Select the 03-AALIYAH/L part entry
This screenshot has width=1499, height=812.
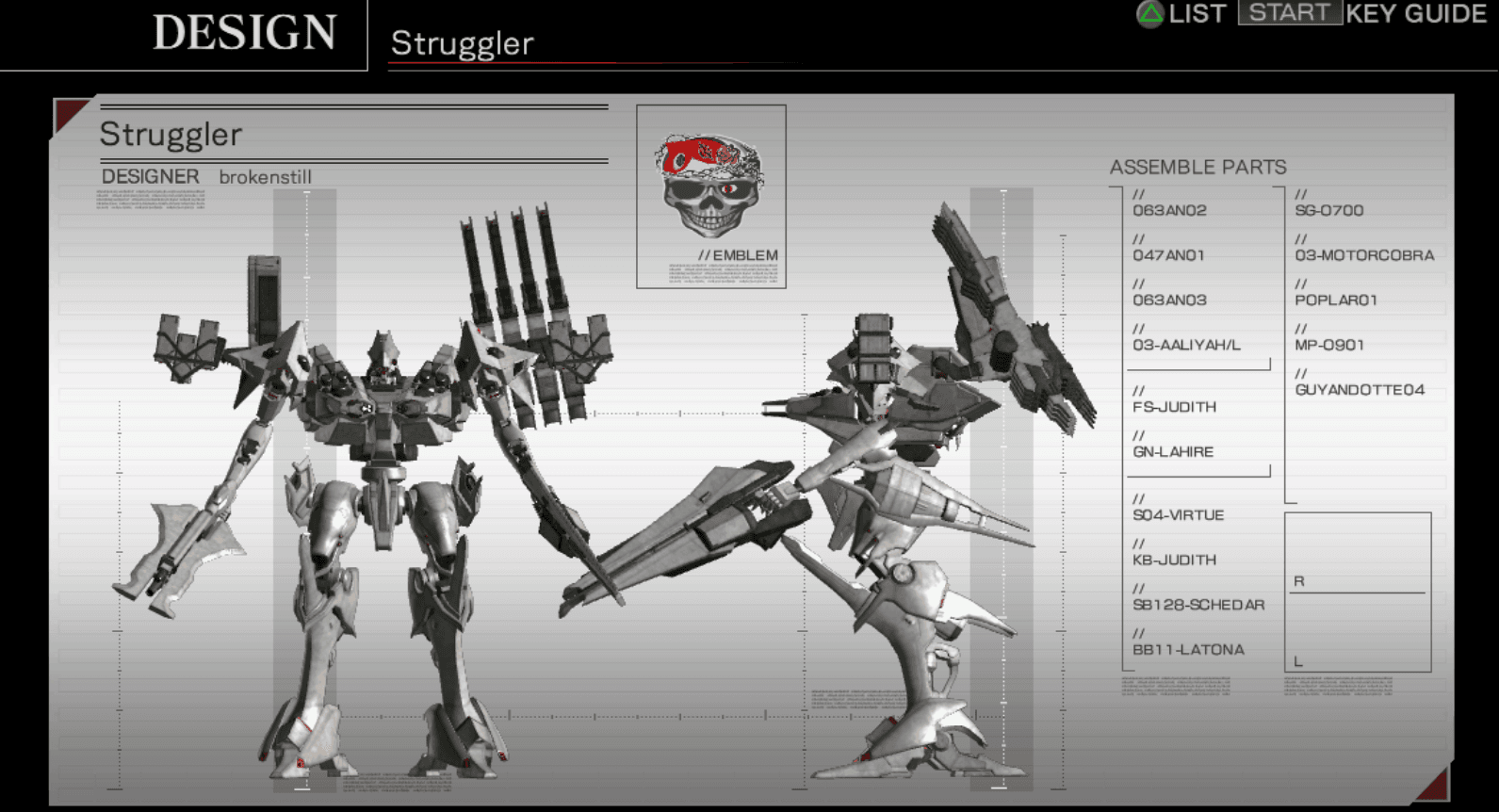click(1188, 345)
